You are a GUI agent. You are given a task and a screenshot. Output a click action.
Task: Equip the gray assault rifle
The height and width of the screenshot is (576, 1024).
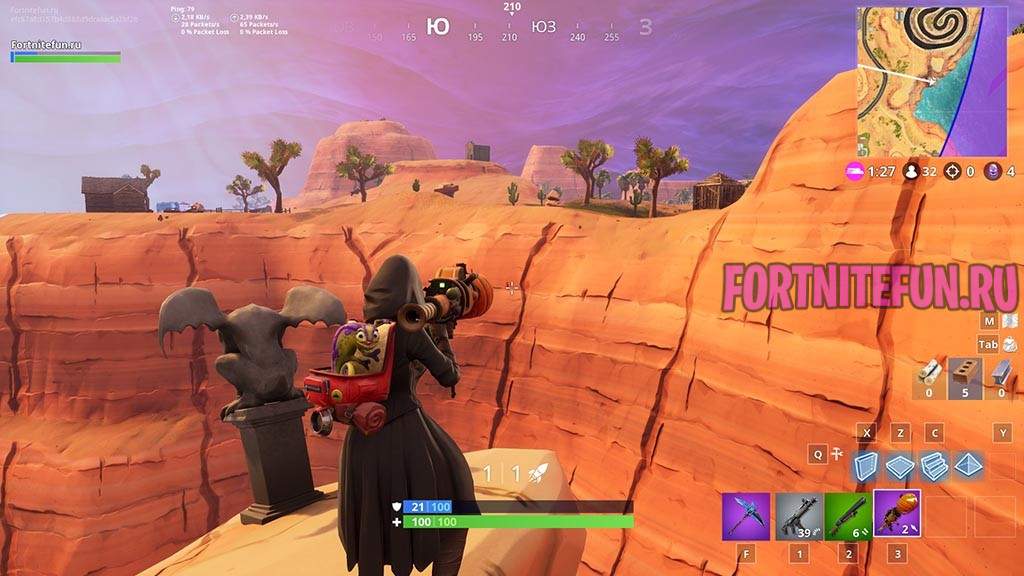(x=799, y=516)
